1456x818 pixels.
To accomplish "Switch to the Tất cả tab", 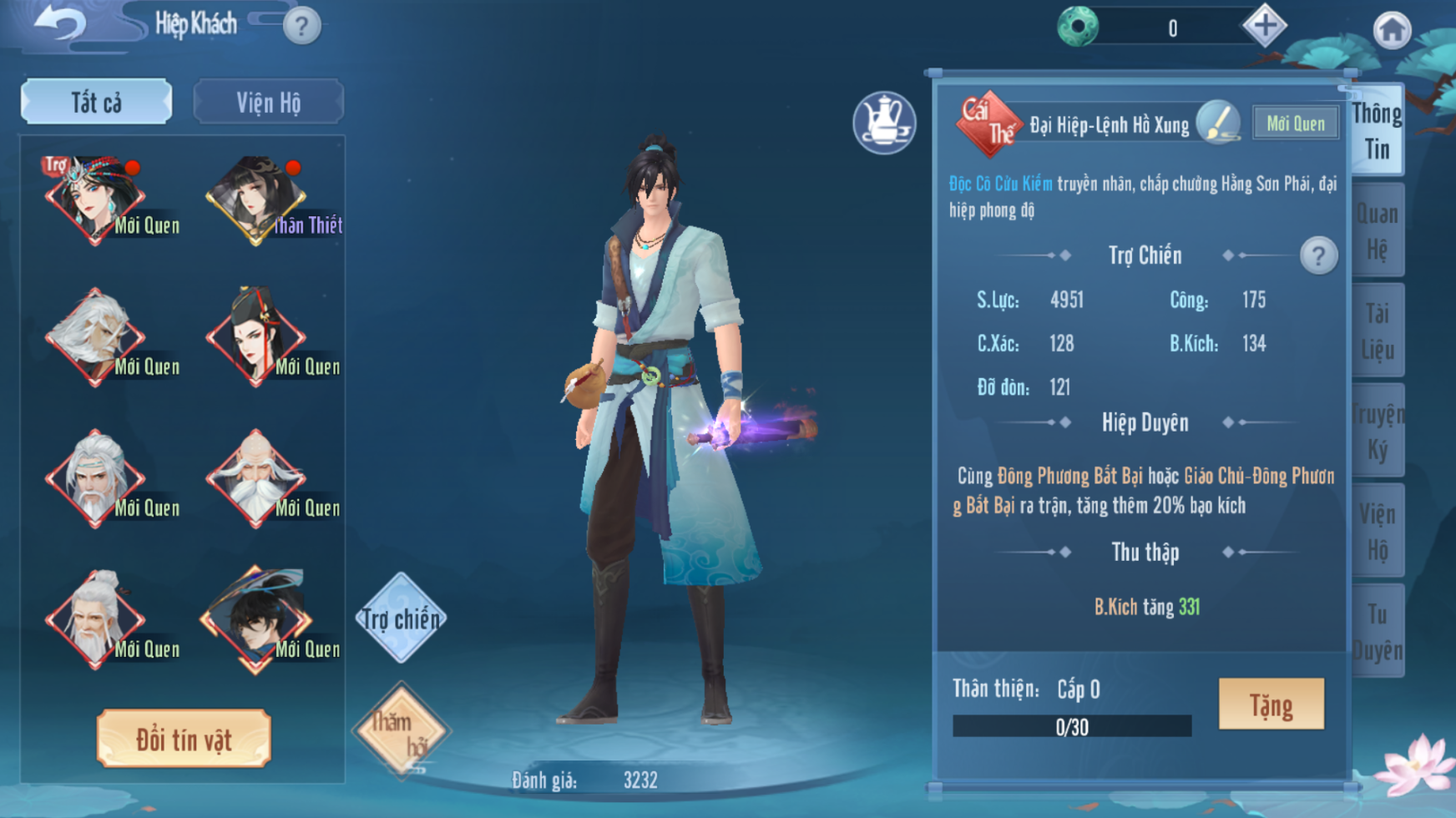I will [97, 102].
